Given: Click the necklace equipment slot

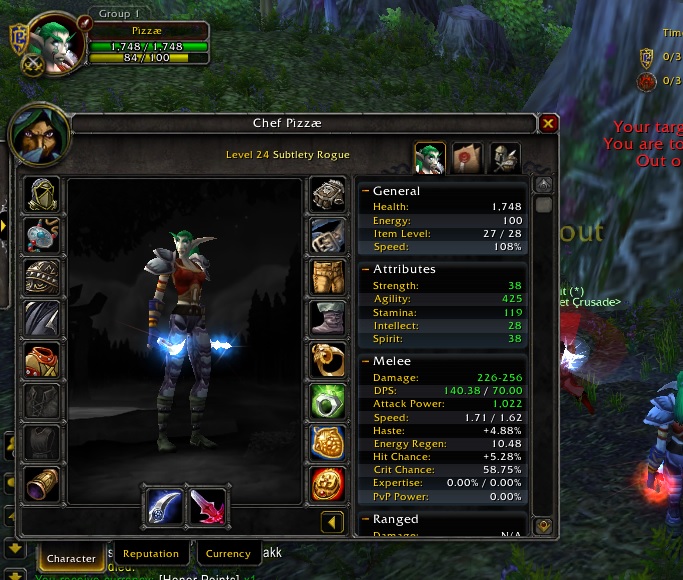Looking at the screenshot, I should tap(42, 235).
